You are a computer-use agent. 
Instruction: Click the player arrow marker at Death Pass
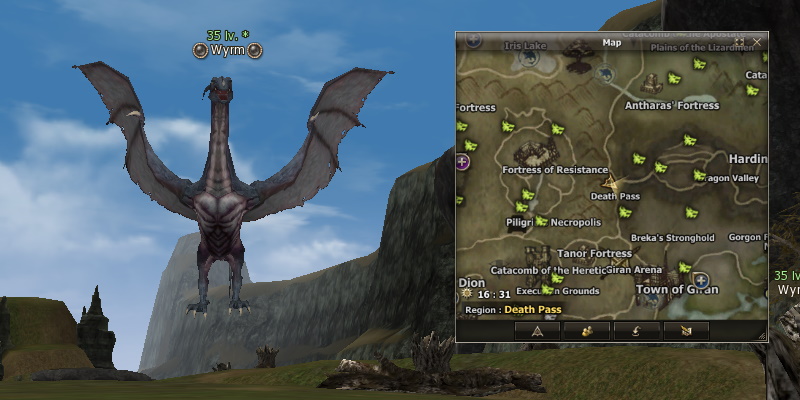coord(610,182)
